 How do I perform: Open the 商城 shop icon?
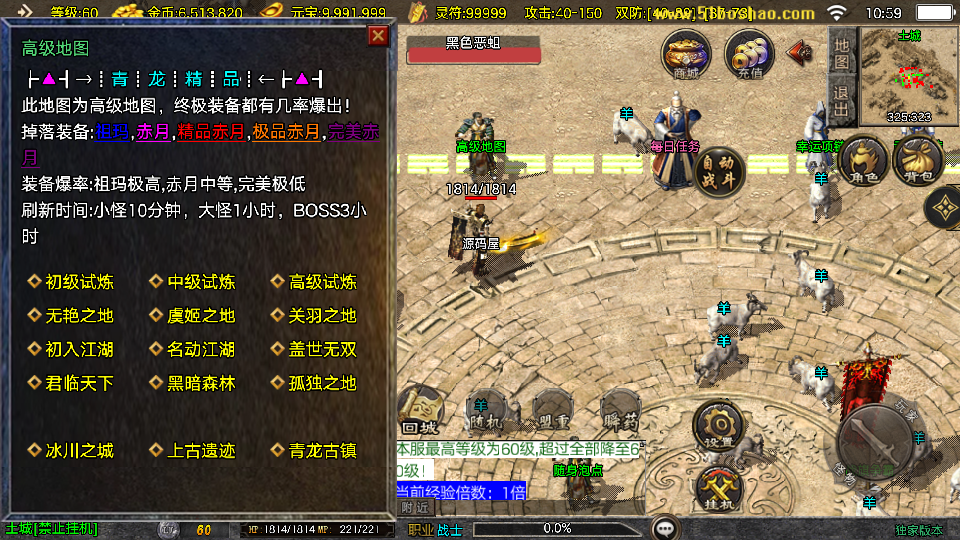686,54
